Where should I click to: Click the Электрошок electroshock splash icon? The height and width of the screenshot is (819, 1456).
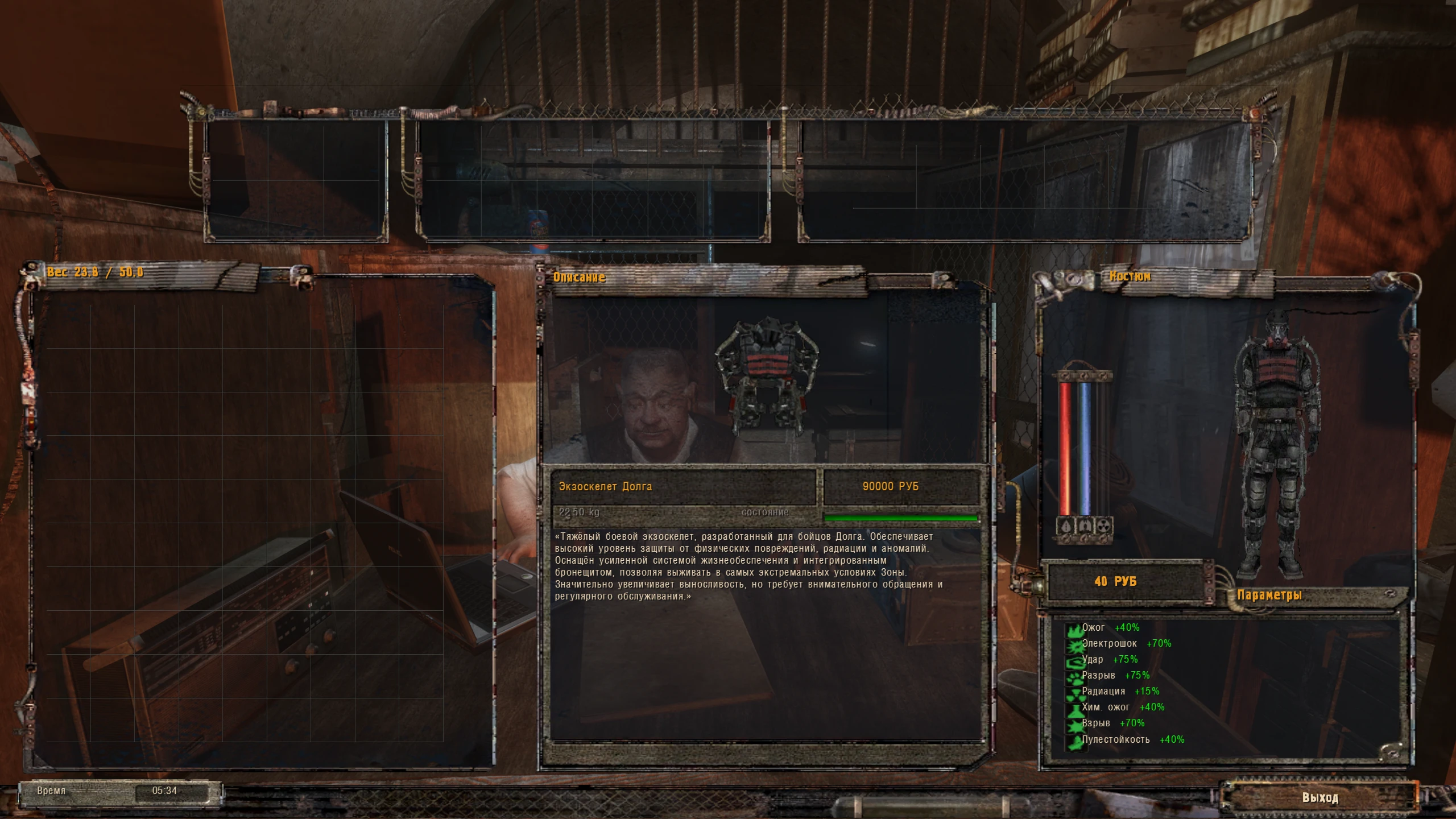click(1077, 646)
